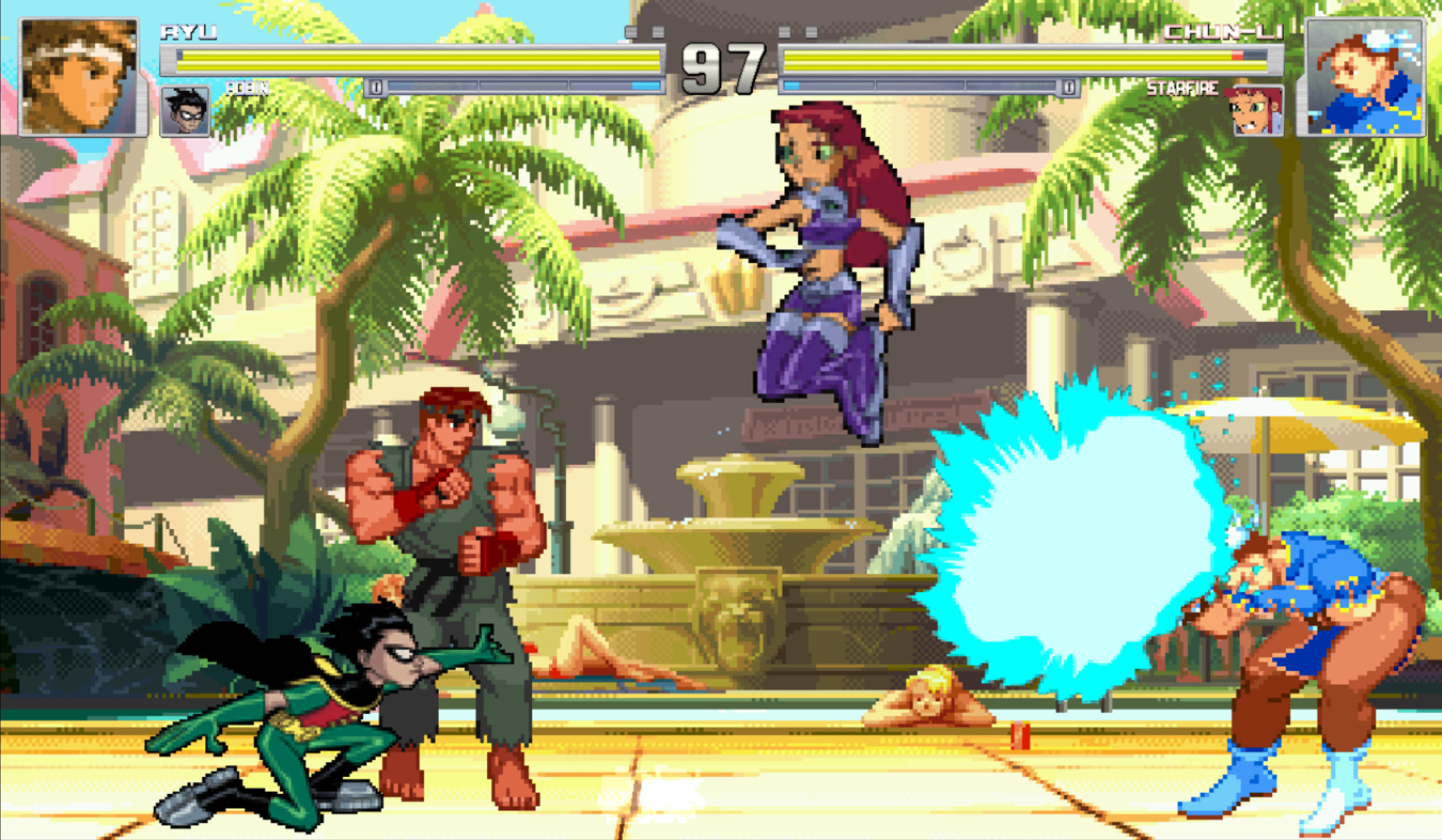Click the right team's round-win indicator dots

coord(799,31)
